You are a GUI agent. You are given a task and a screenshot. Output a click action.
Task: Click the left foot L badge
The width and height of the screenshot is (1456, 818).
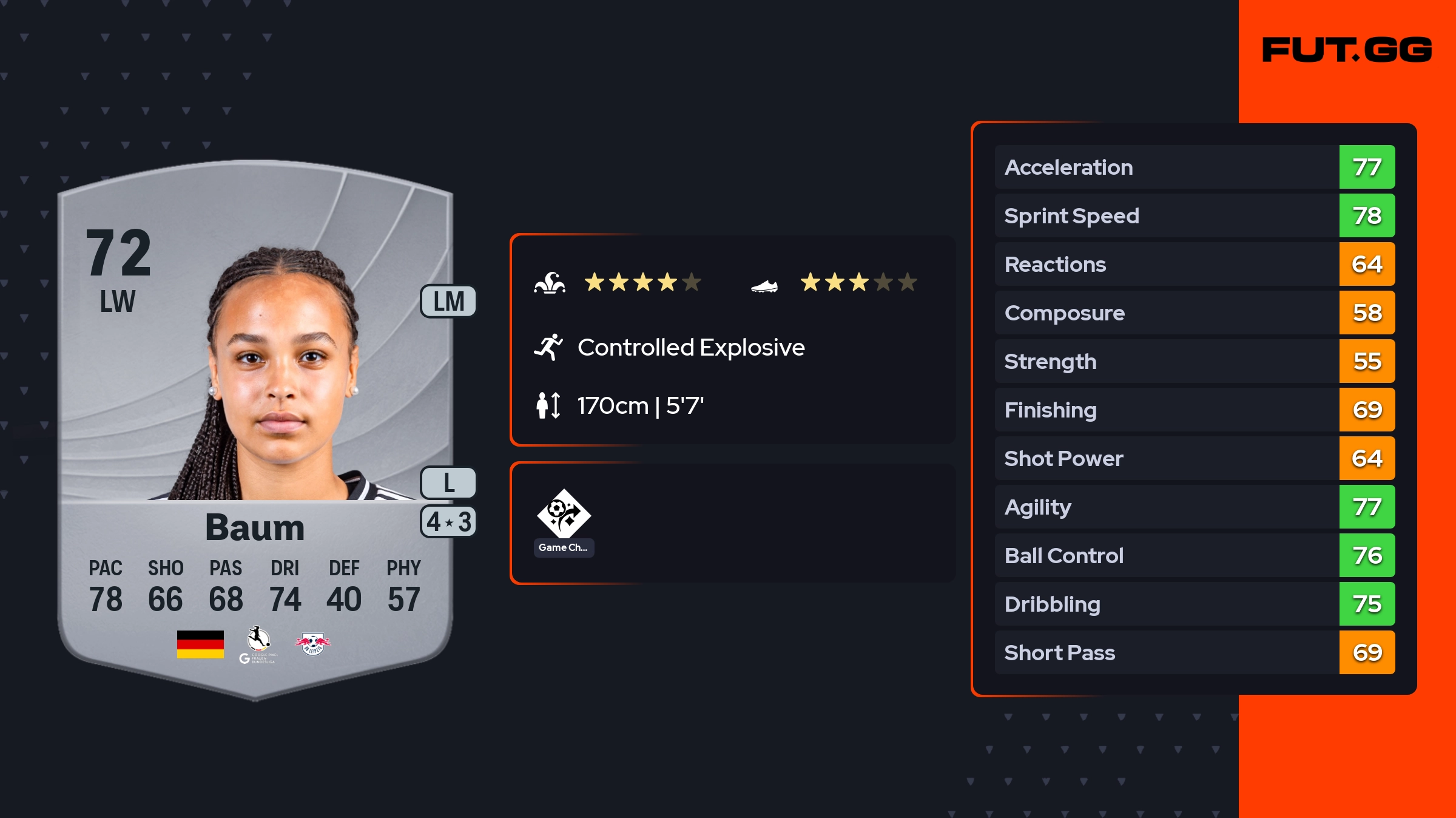coord(448,483)
